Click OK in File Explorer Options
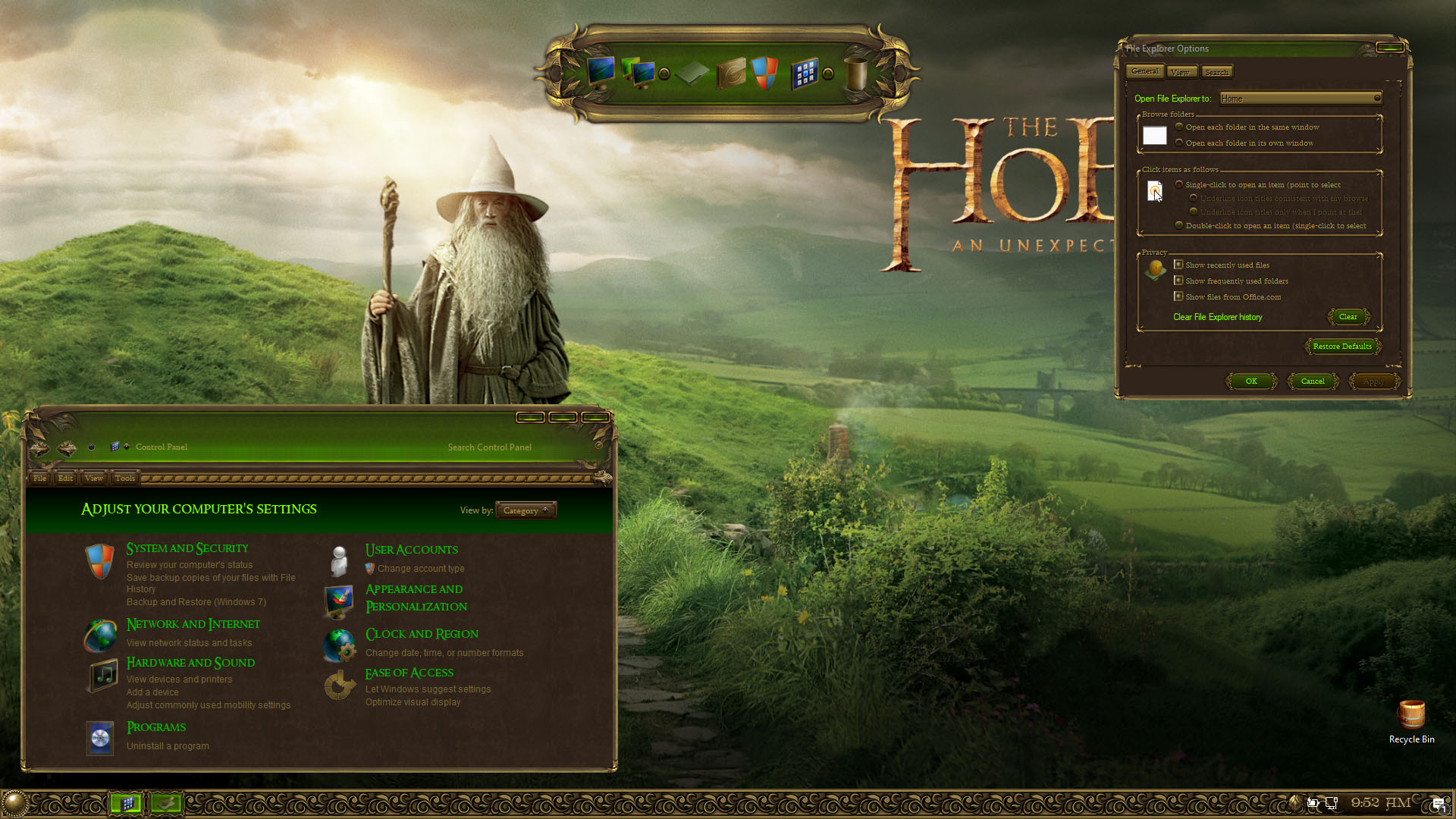The width and height of the screenshot is (1456, 819). [1250, 381]
